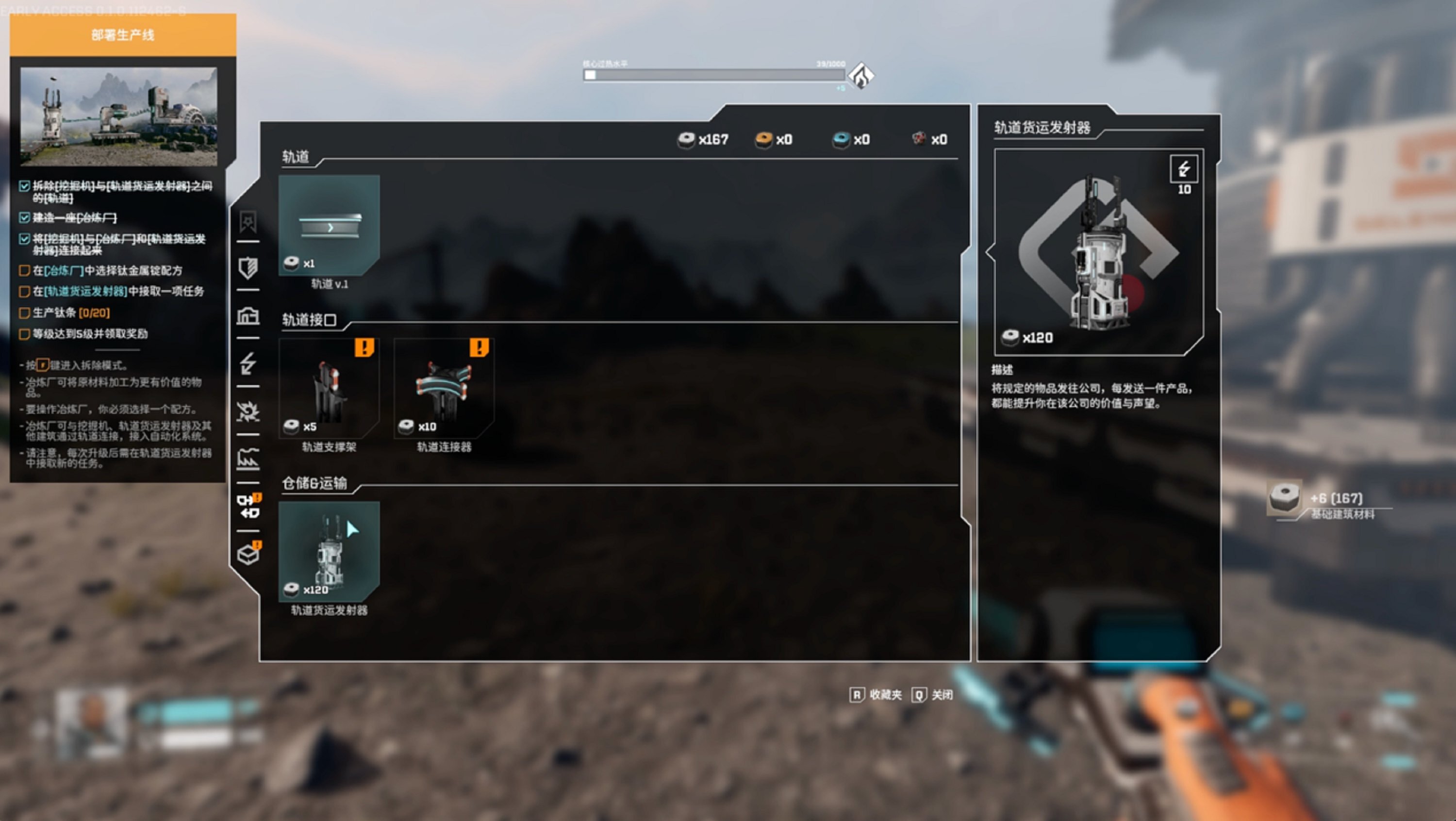1456x821 pixels.
Task: Switch to the lightning bolt power category
Action: tap(248, 363)
